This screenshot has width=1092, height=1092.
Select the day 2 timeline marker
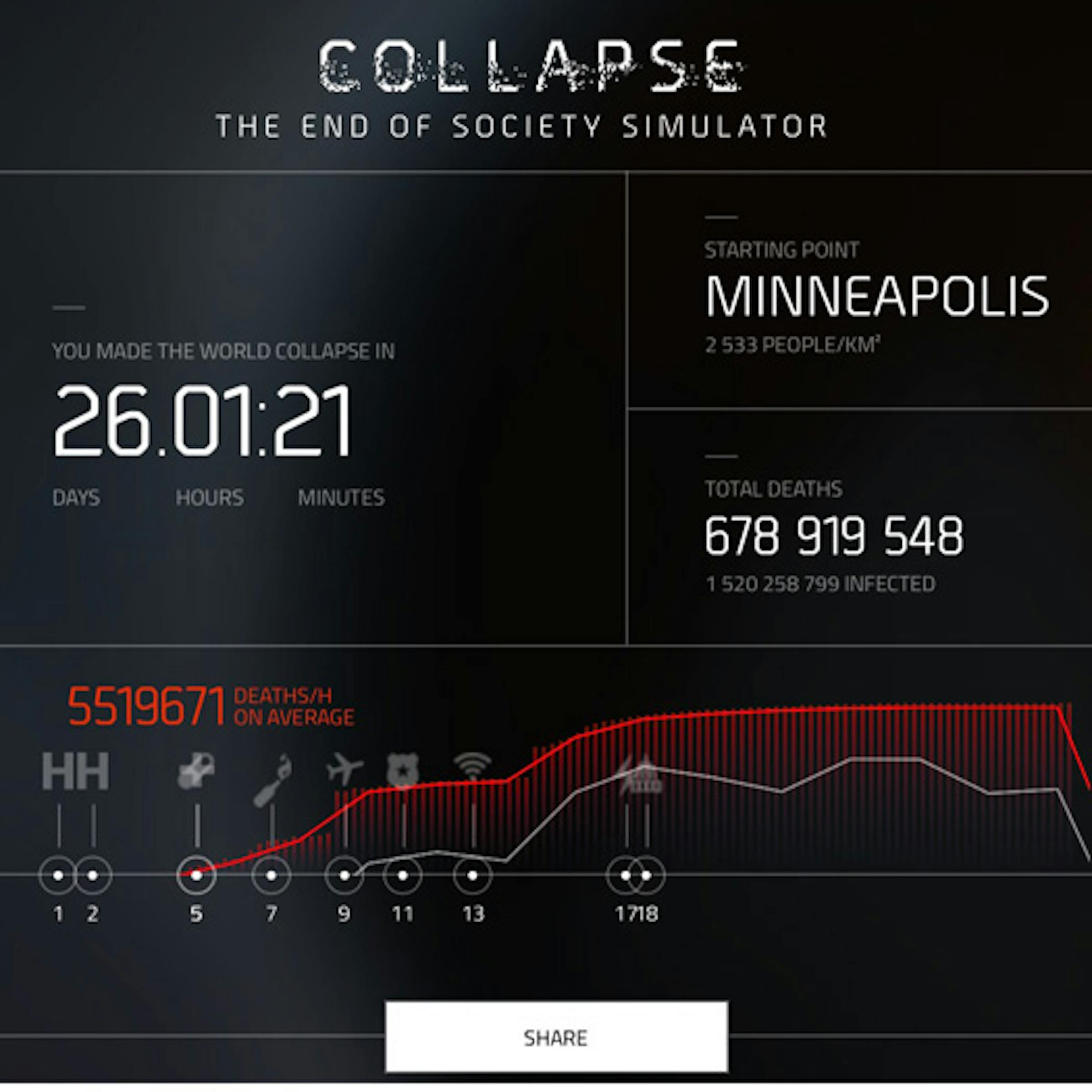(93, 875)
